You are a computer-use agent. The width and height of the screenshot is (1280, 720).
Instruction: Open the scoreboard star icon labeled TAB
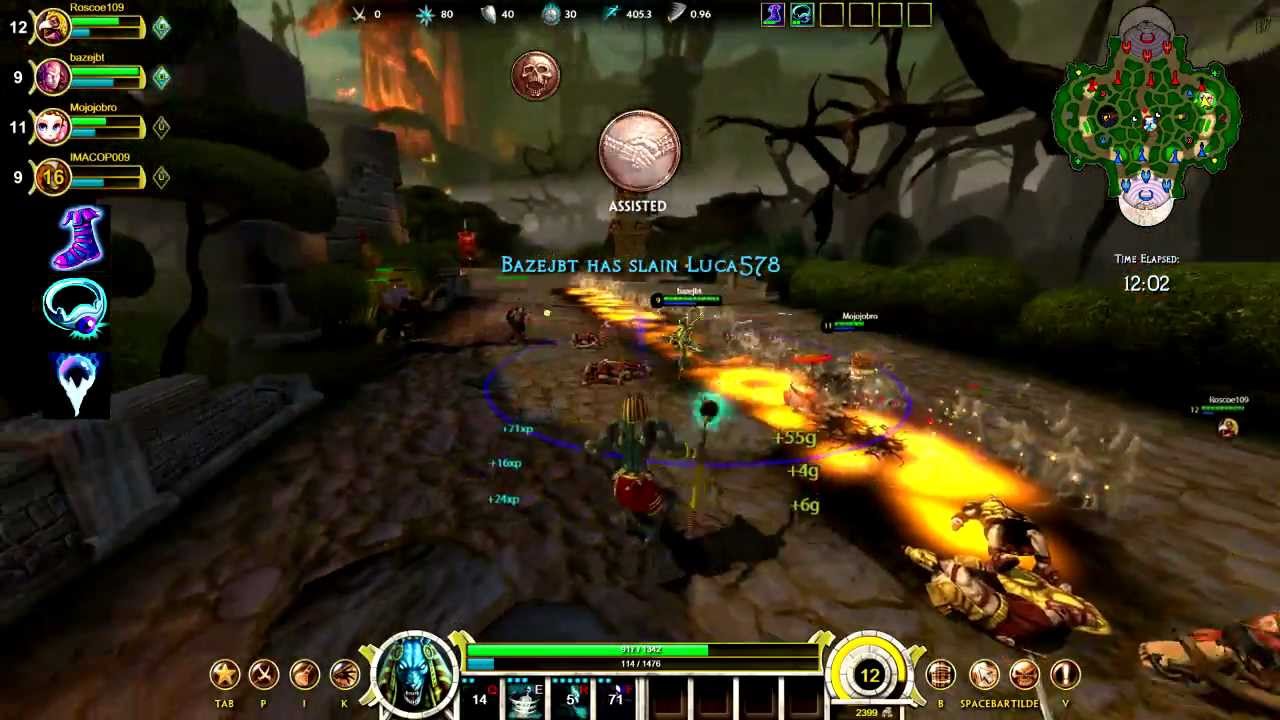(225, 675)
